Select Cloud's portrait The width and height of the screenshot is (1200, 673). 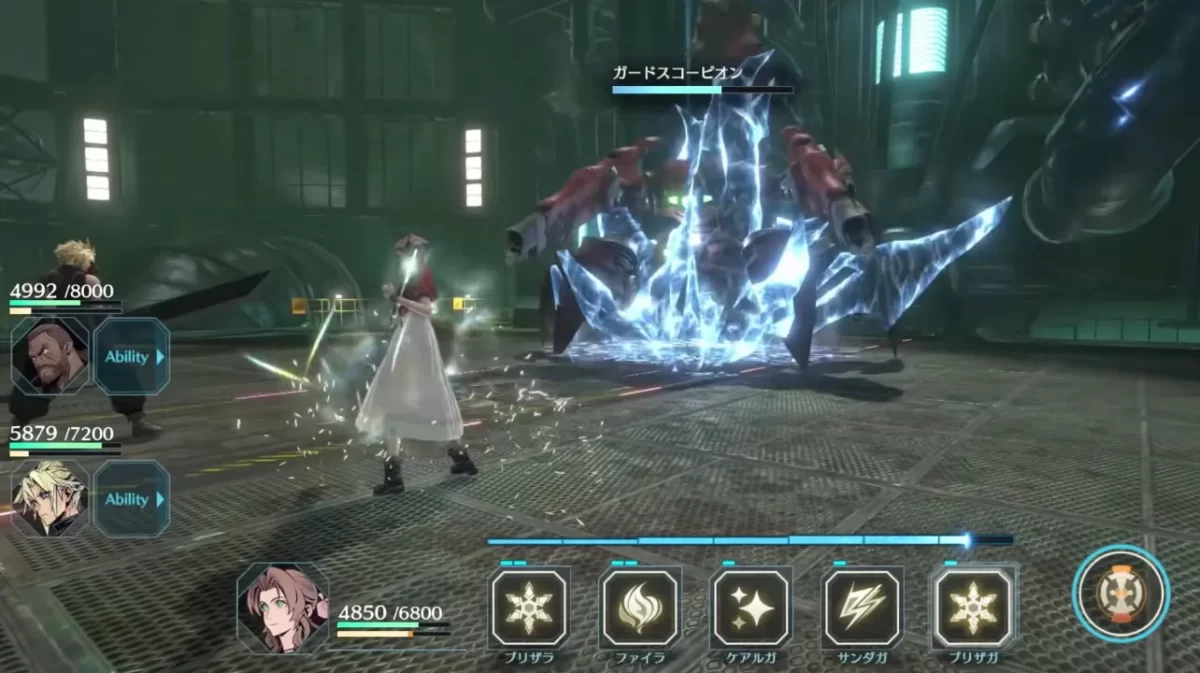pos(49,498)
